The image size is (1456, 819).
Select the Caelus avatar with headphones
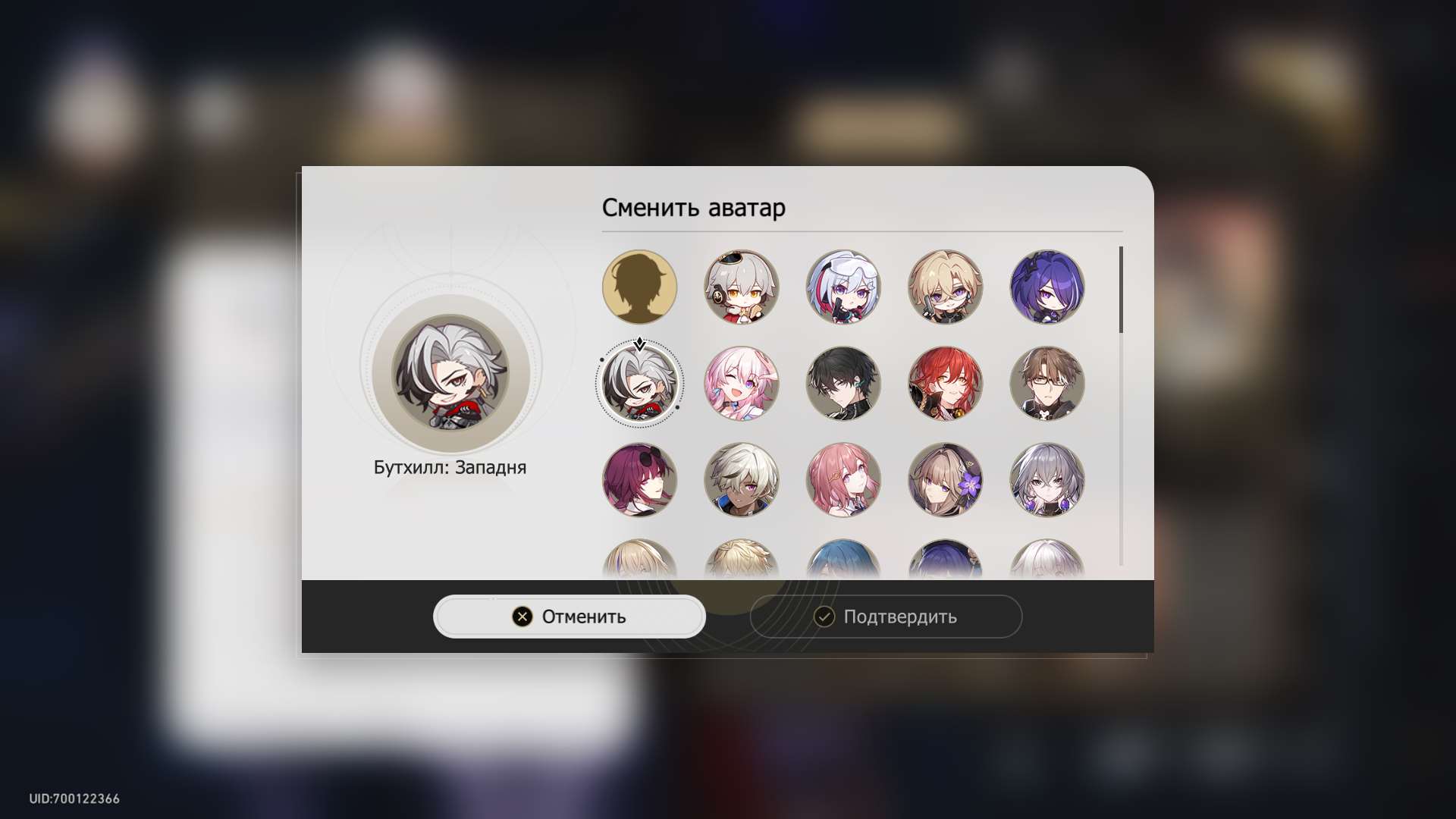(742, 287)
